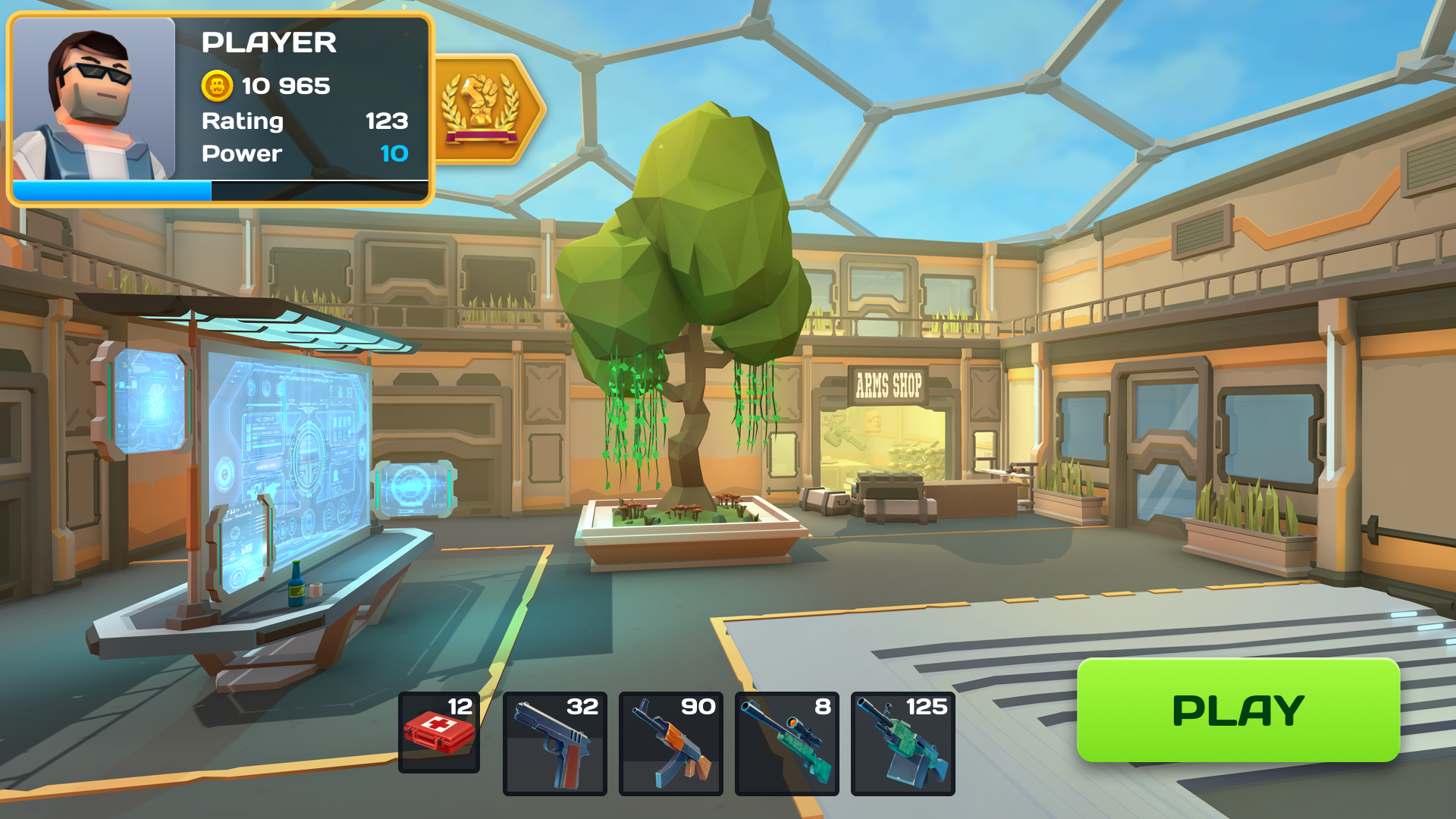Click the ammo count 8 on sniper slot
The width and height of the screenshot is (1456, 819).
point(823,707)
